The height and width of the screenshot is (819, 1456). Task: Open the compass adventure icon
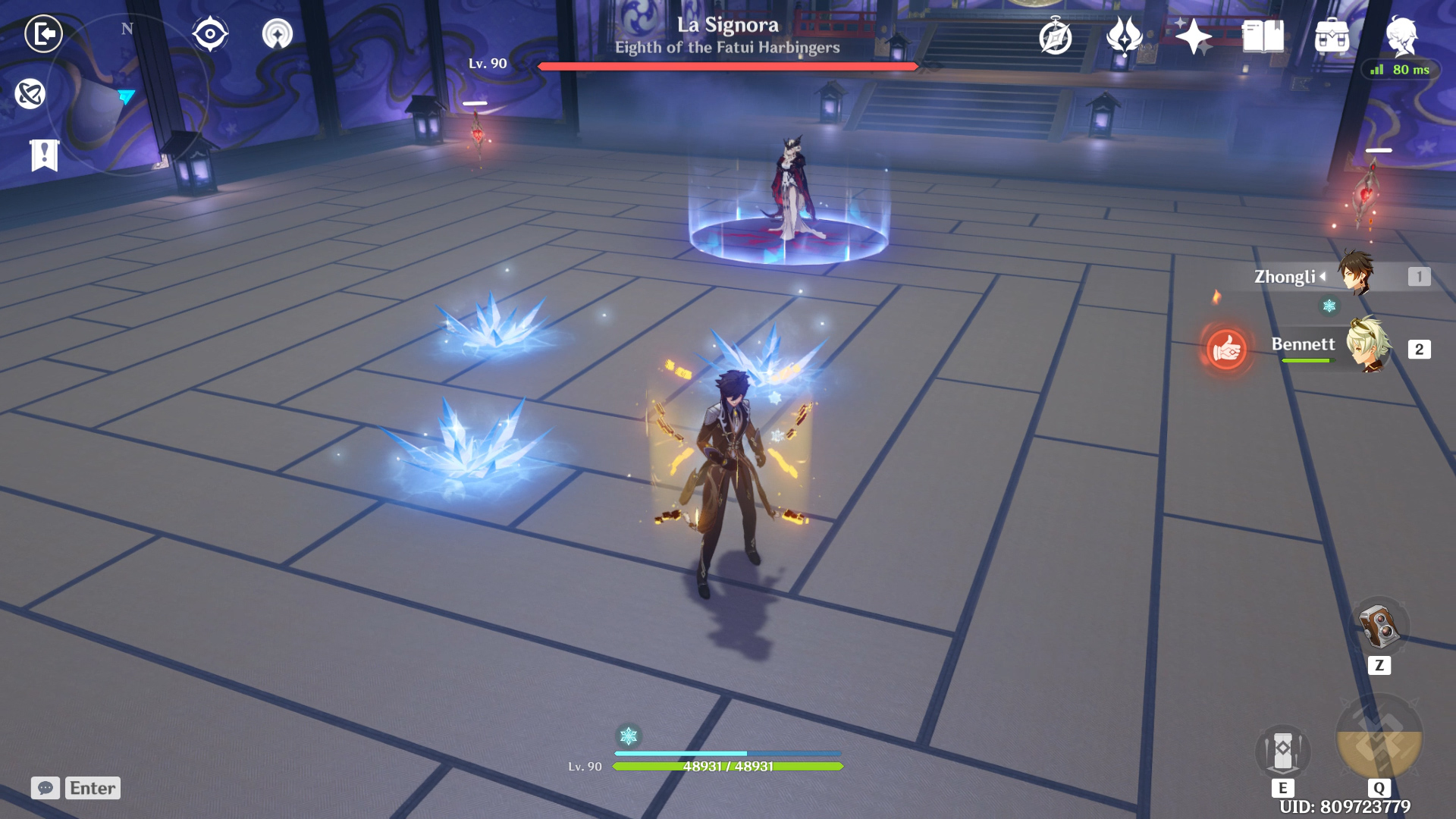pos(1056,36)
